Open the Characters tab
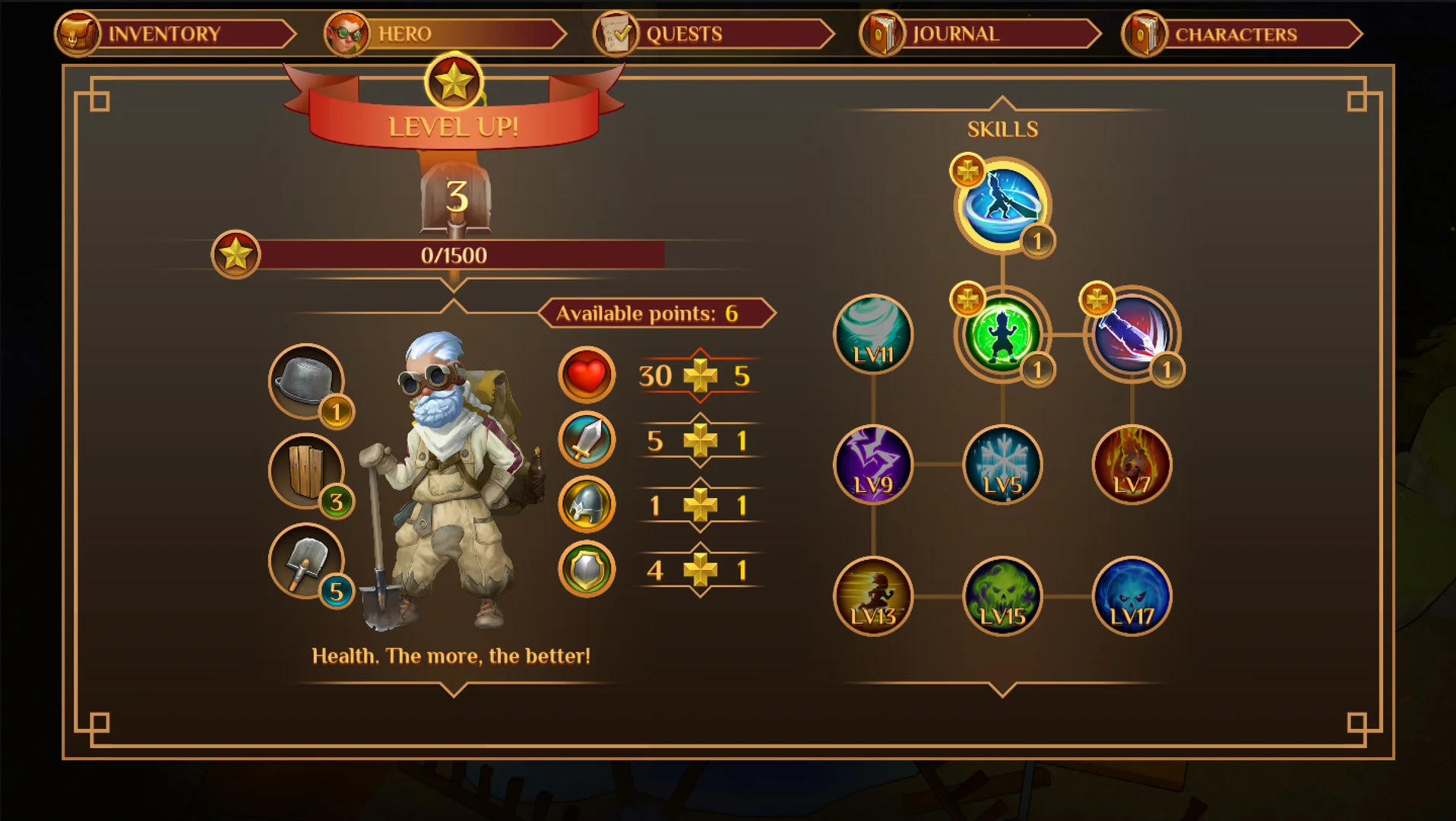The image size is (1456, 821). [1243, 34]
